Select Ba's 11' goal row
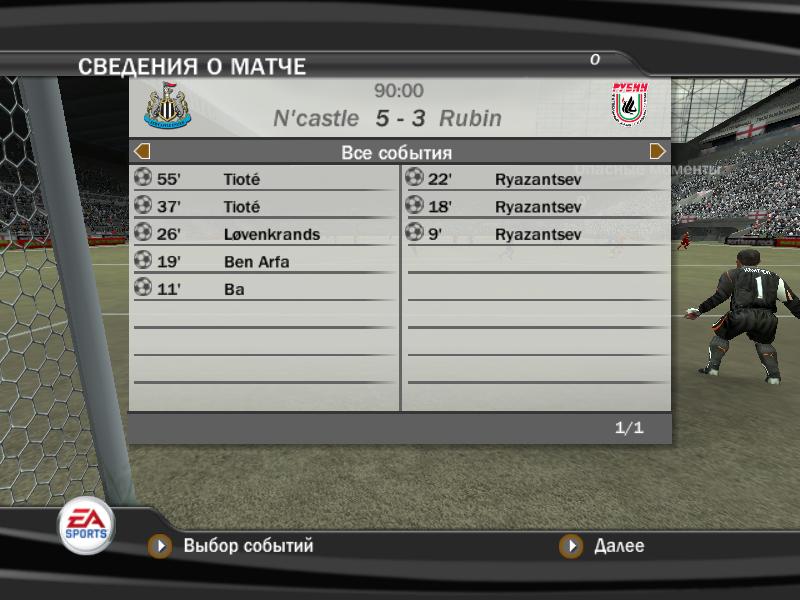 (264, 289)
